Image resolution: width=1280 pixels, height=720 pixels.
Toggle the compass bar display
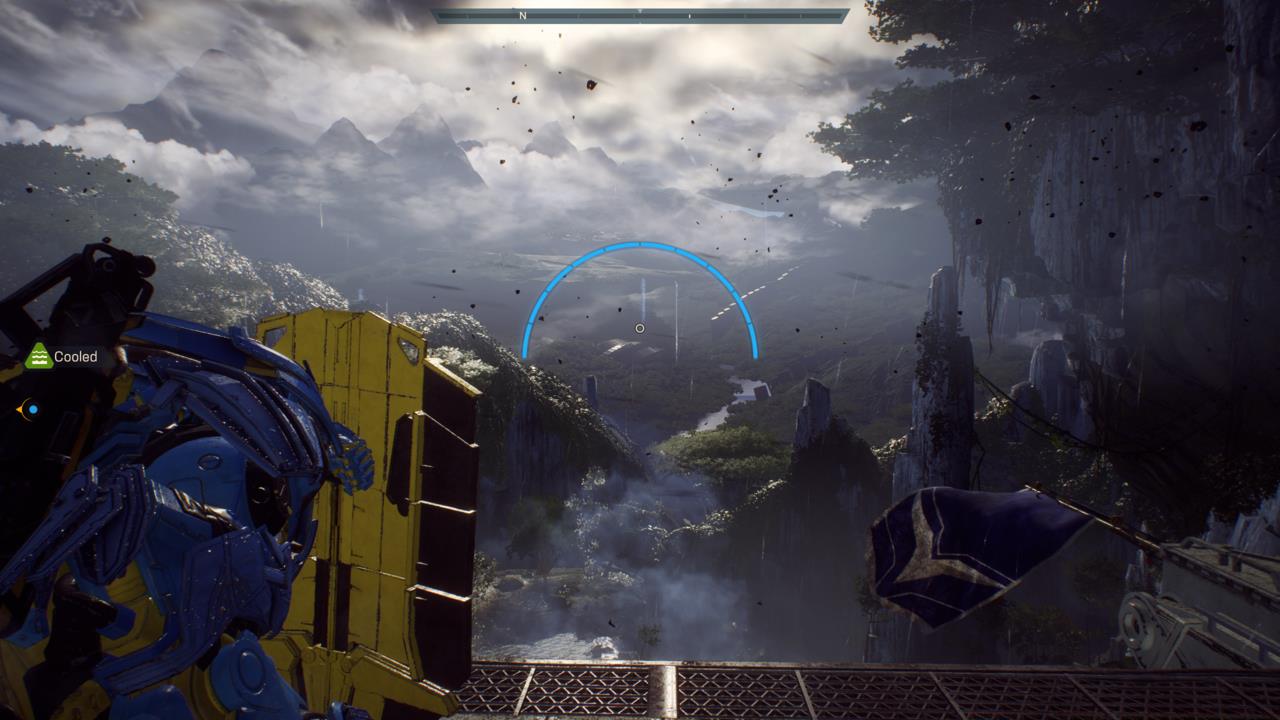point(640,14)
